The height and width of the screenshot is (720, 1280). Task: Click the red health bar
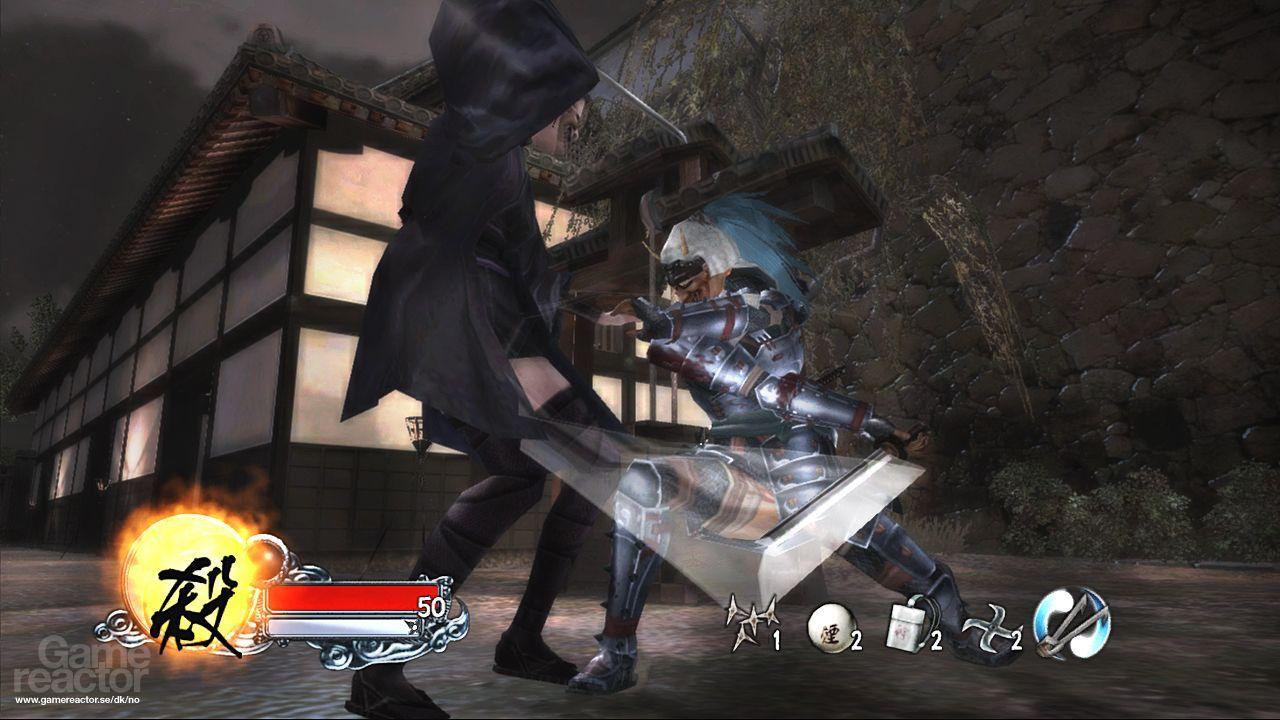coord(349,599)
